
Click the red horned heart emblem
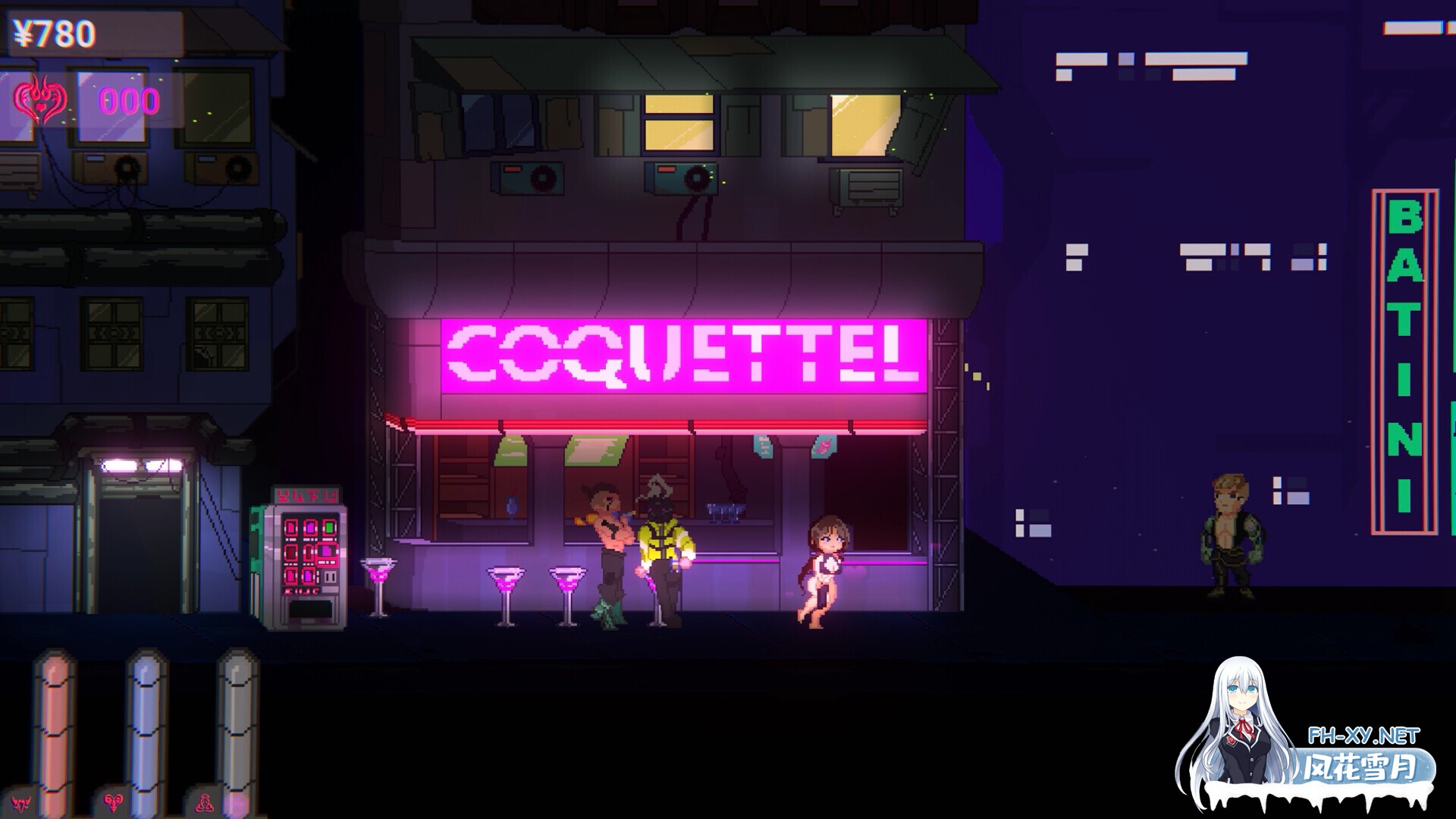pos(40,100)
